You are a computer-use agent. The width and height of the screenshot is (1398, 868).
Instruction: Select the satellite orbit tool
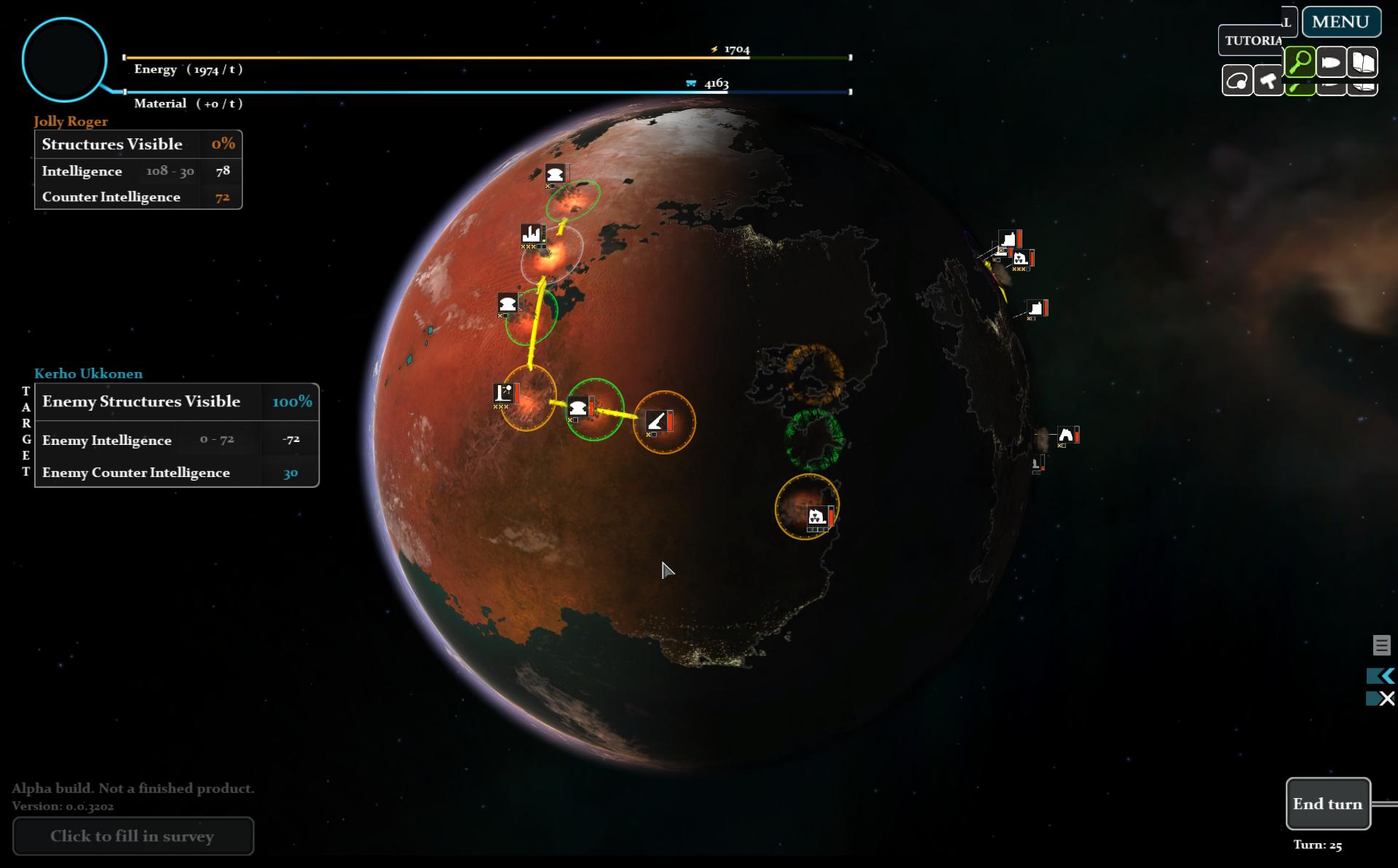1238,80
